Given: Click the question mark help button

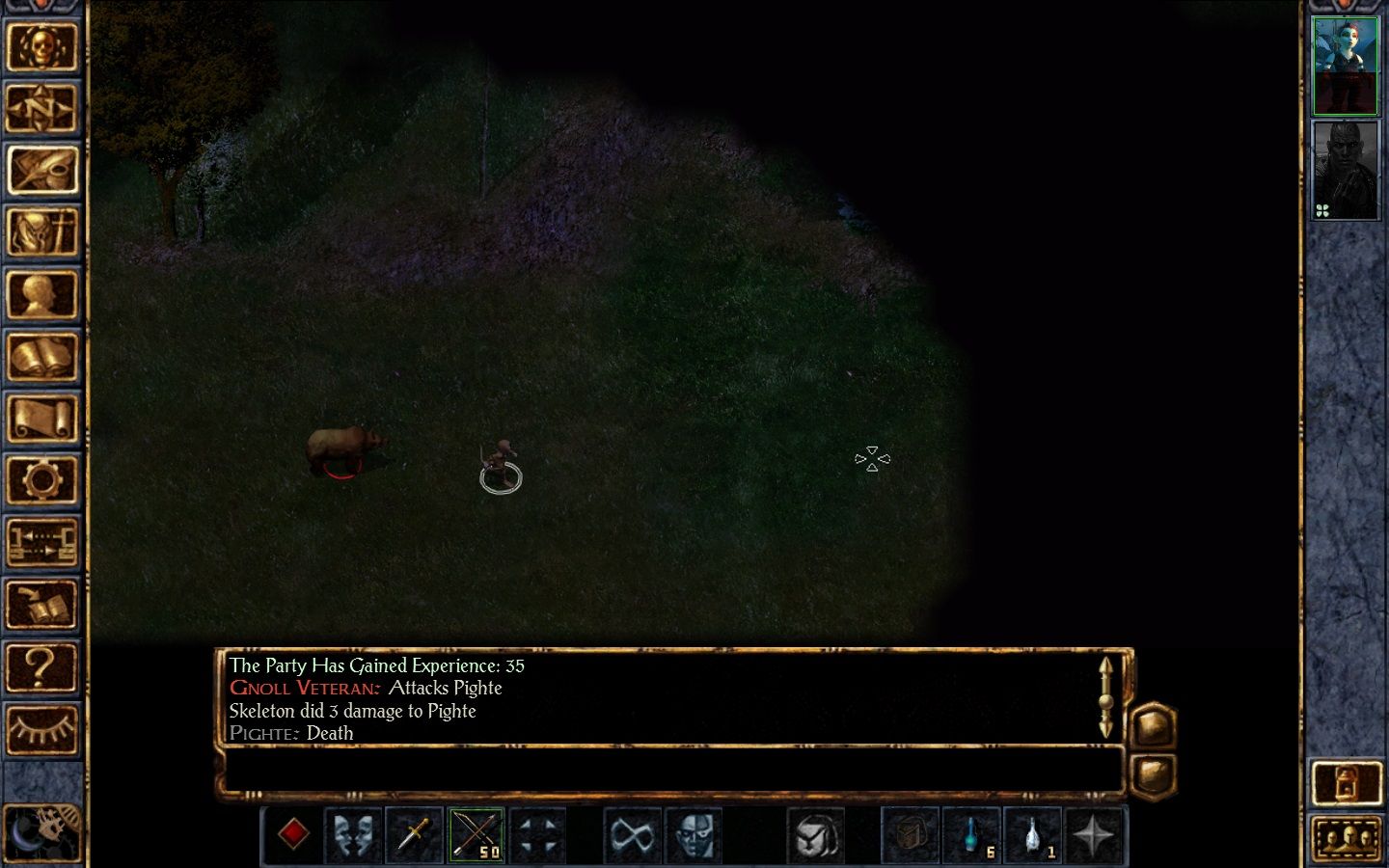Looking at the screenshot, I should (41, 666).
